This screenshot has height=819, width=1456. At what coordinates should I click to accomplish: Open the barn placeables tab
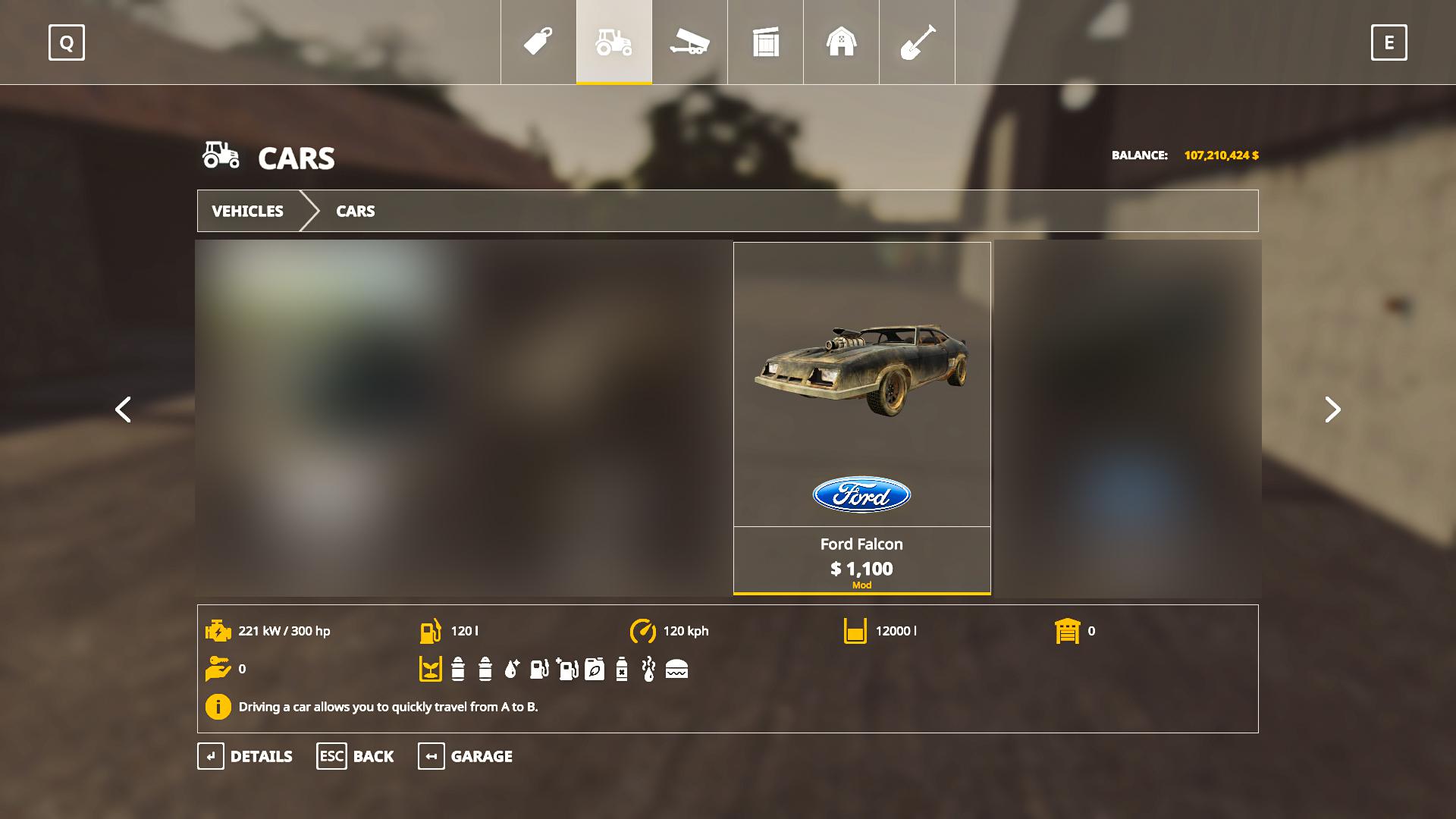[841, 42]
